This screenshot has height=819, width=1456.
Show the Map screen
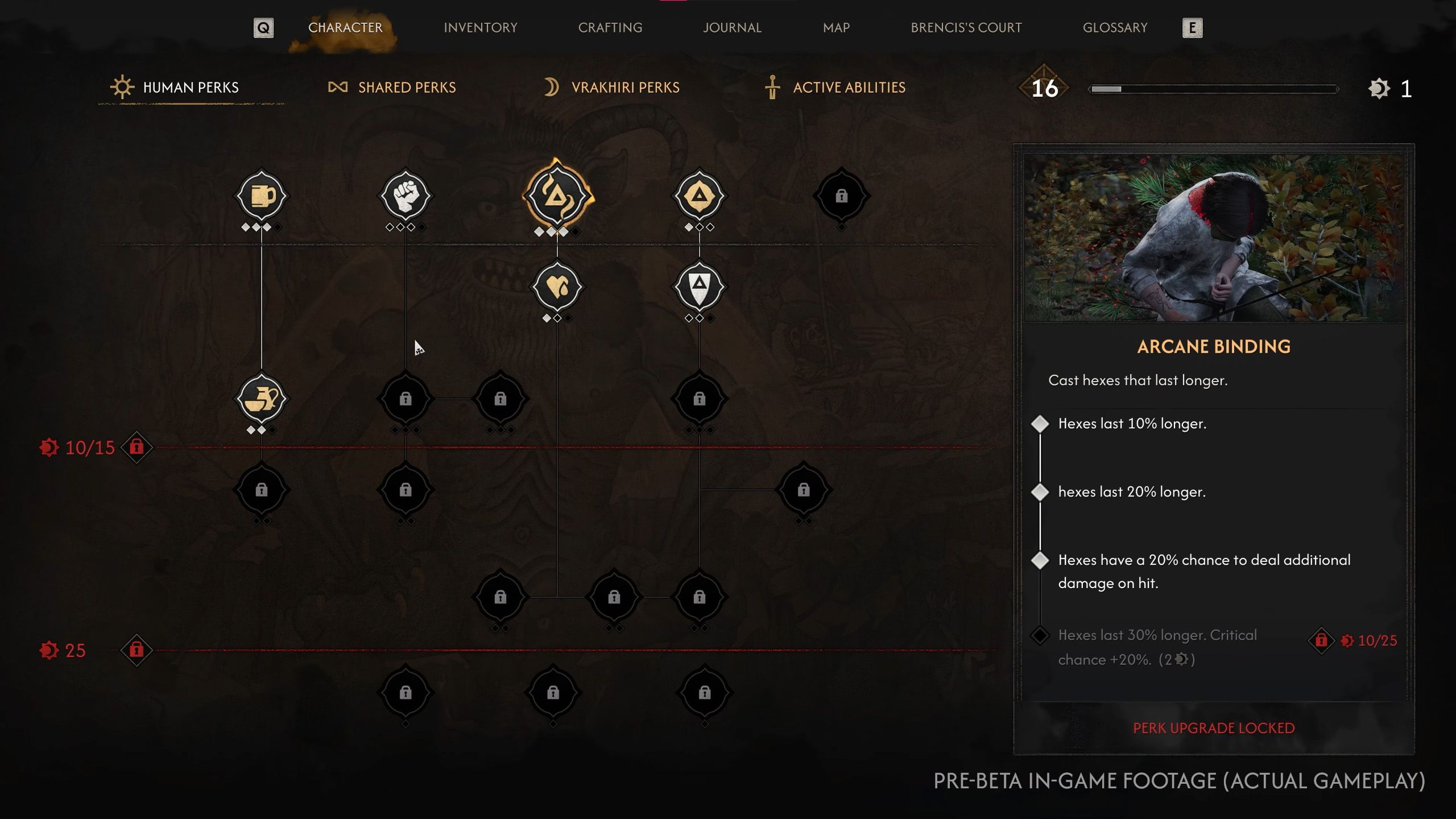[836, 27]
